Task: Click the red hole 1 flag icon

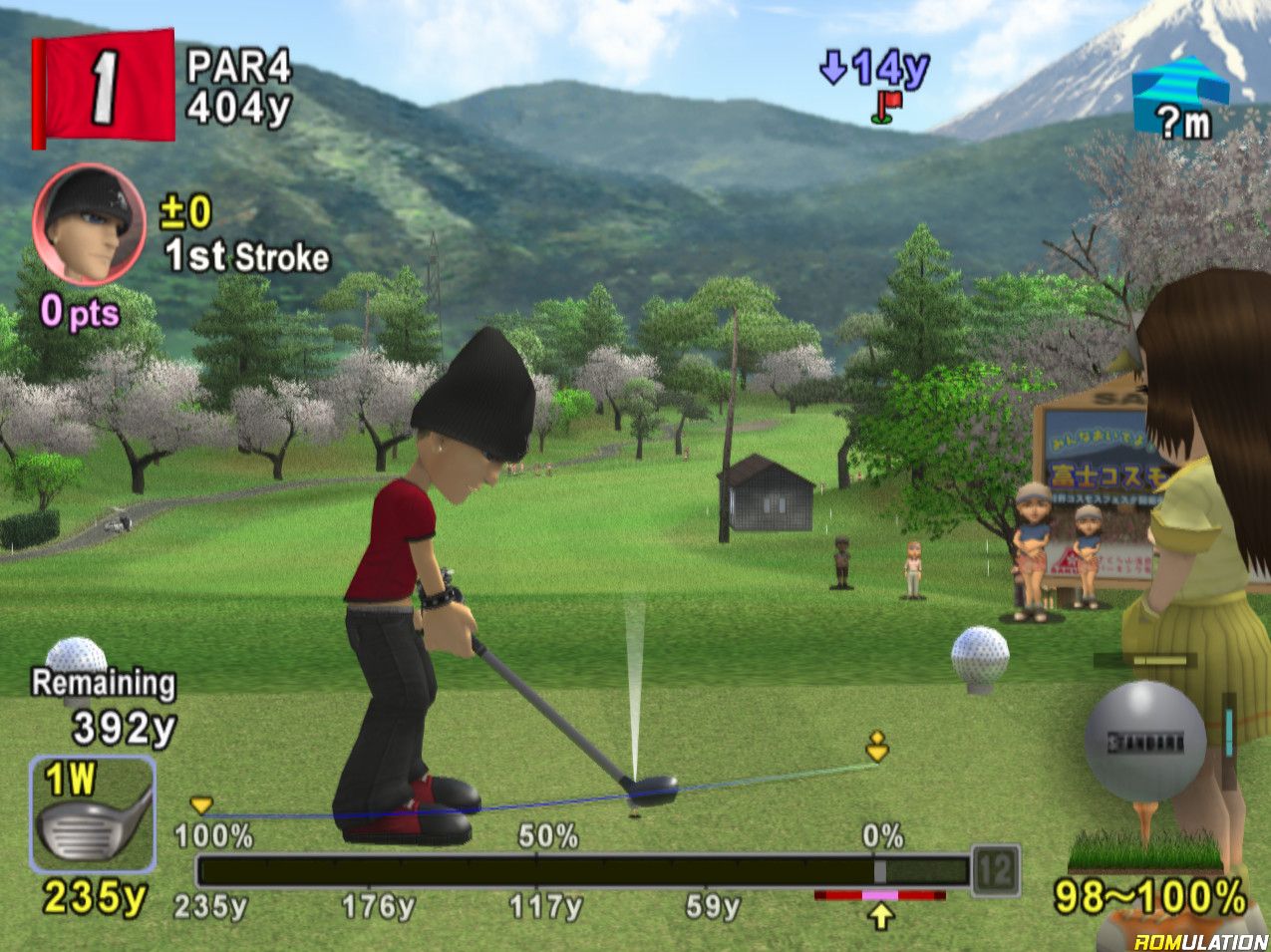Action: 103,88
